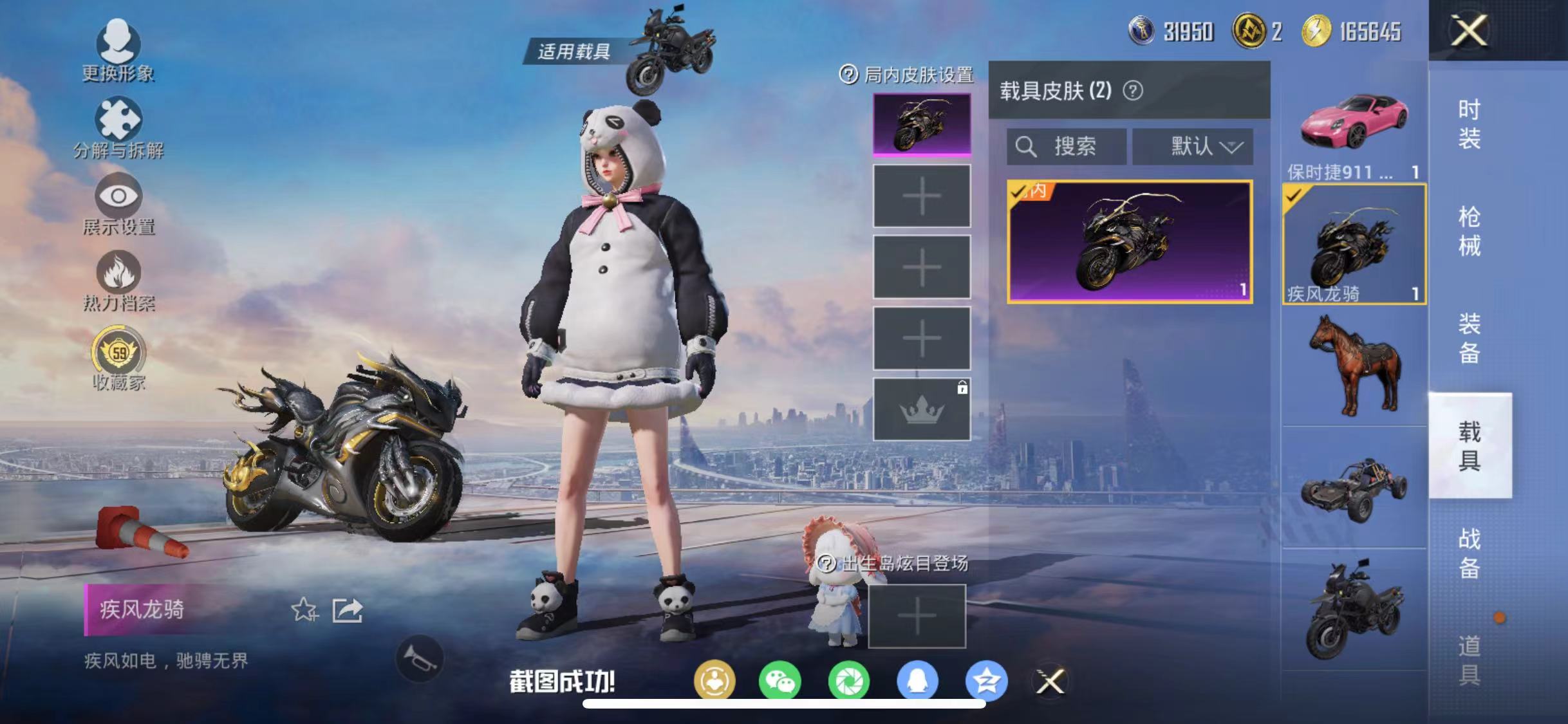1568x724 pixels.
Task: Select the 保时捷911 pink car thumbnail
Action: click(1353, 125)
